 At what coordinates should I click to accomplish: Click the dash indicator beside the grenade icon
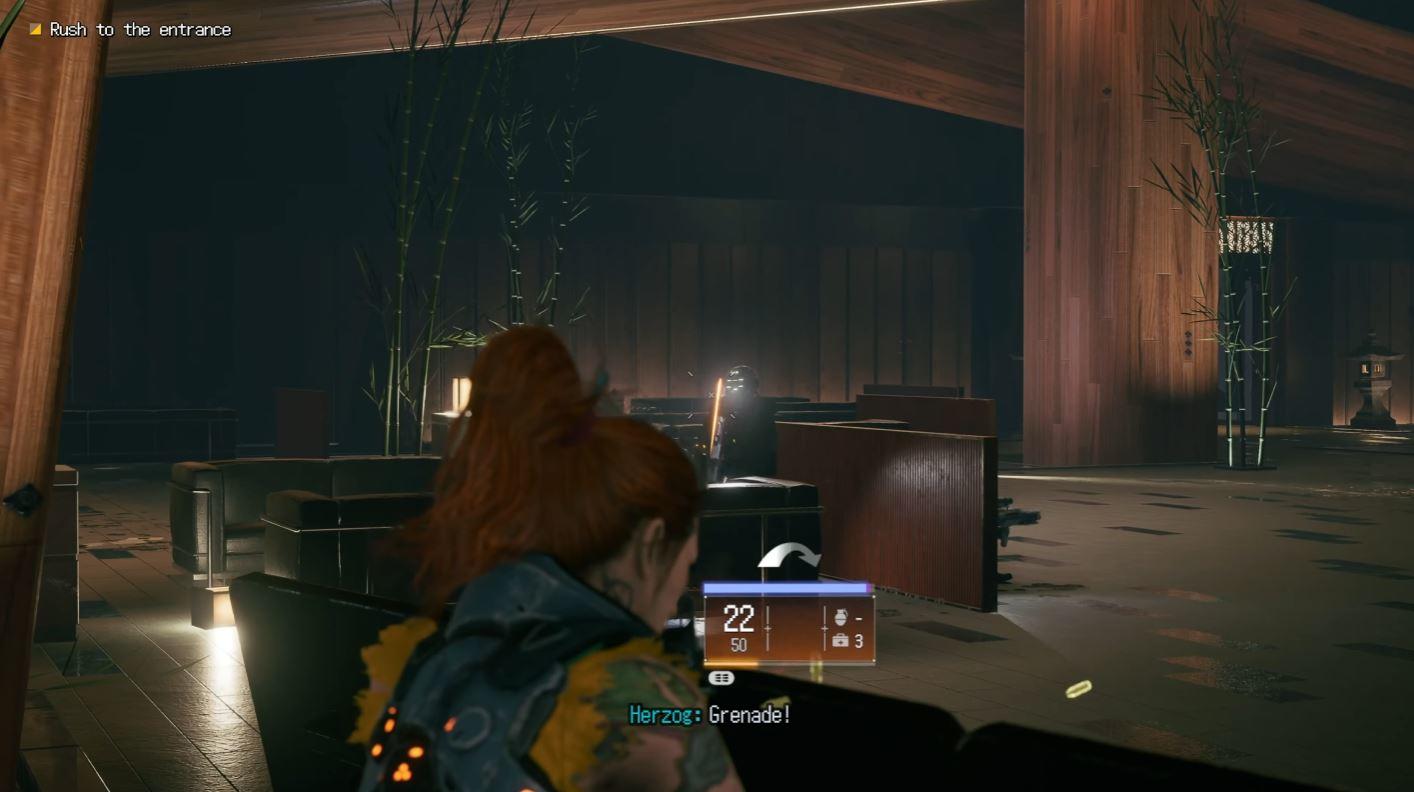click(x=860, y=617)
